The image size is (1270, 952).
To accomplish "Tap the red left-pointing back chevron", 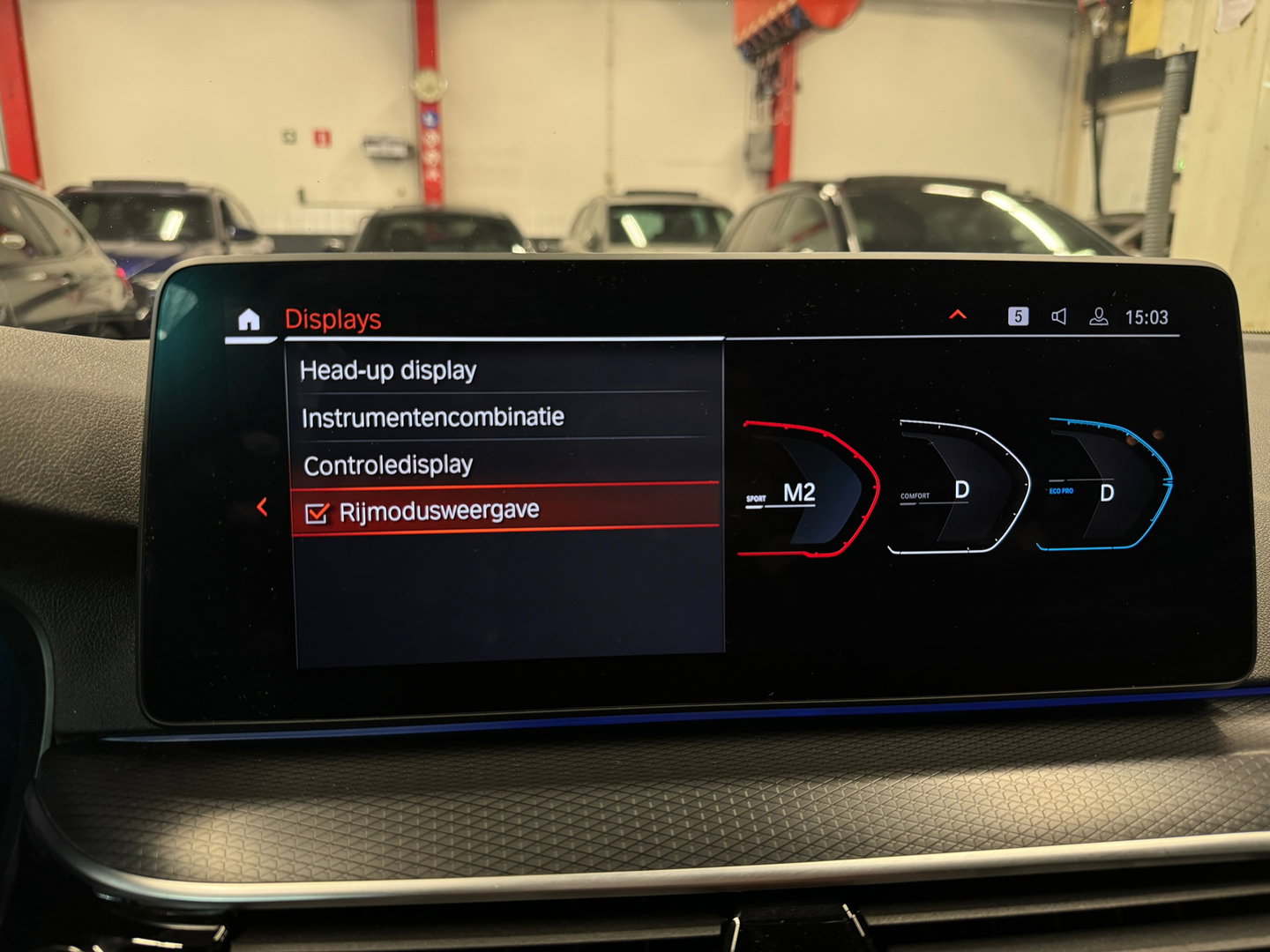I will [259, 506].
